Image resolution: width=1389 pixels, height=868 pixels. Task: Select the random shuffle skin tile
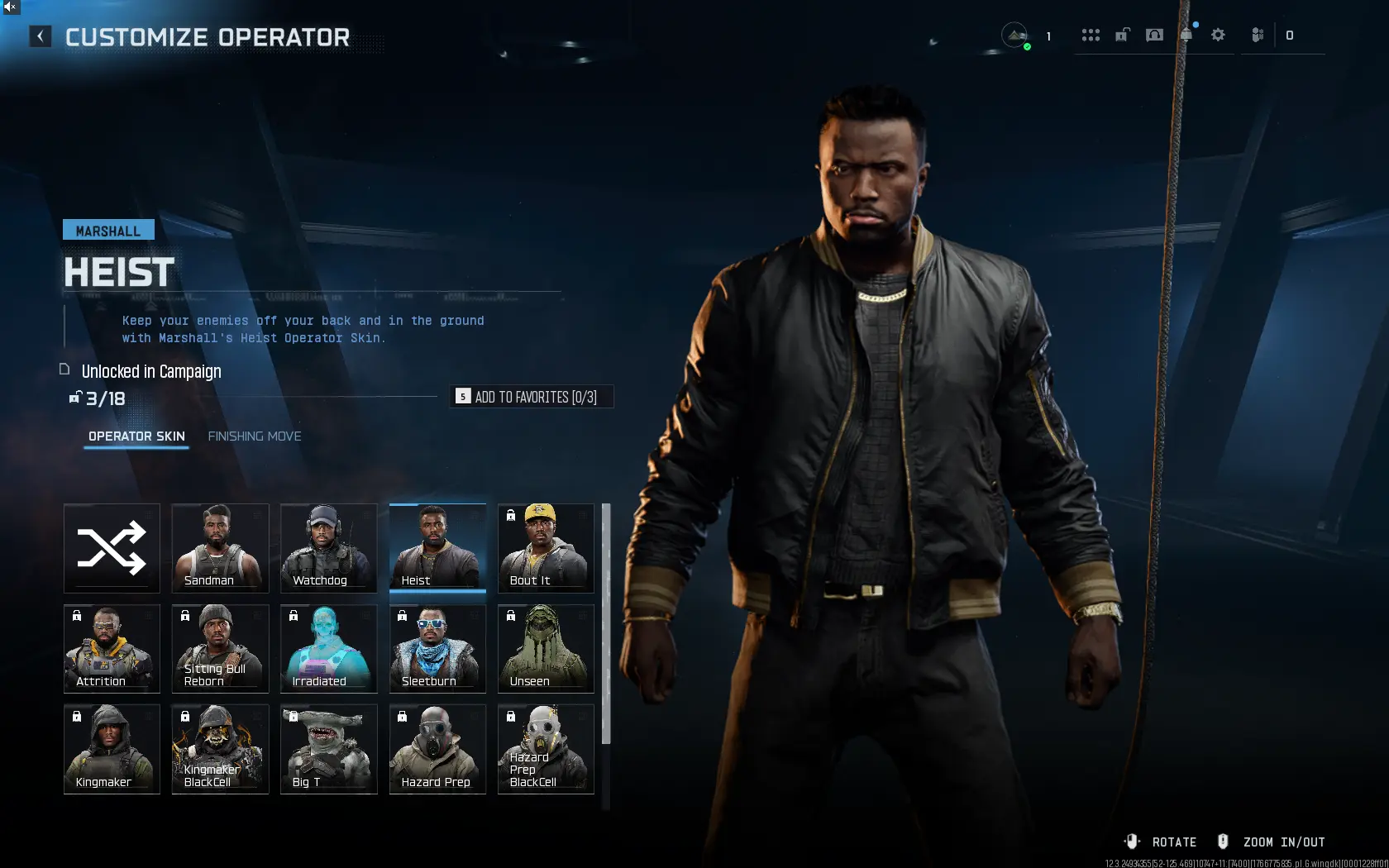tap(112, 548)
